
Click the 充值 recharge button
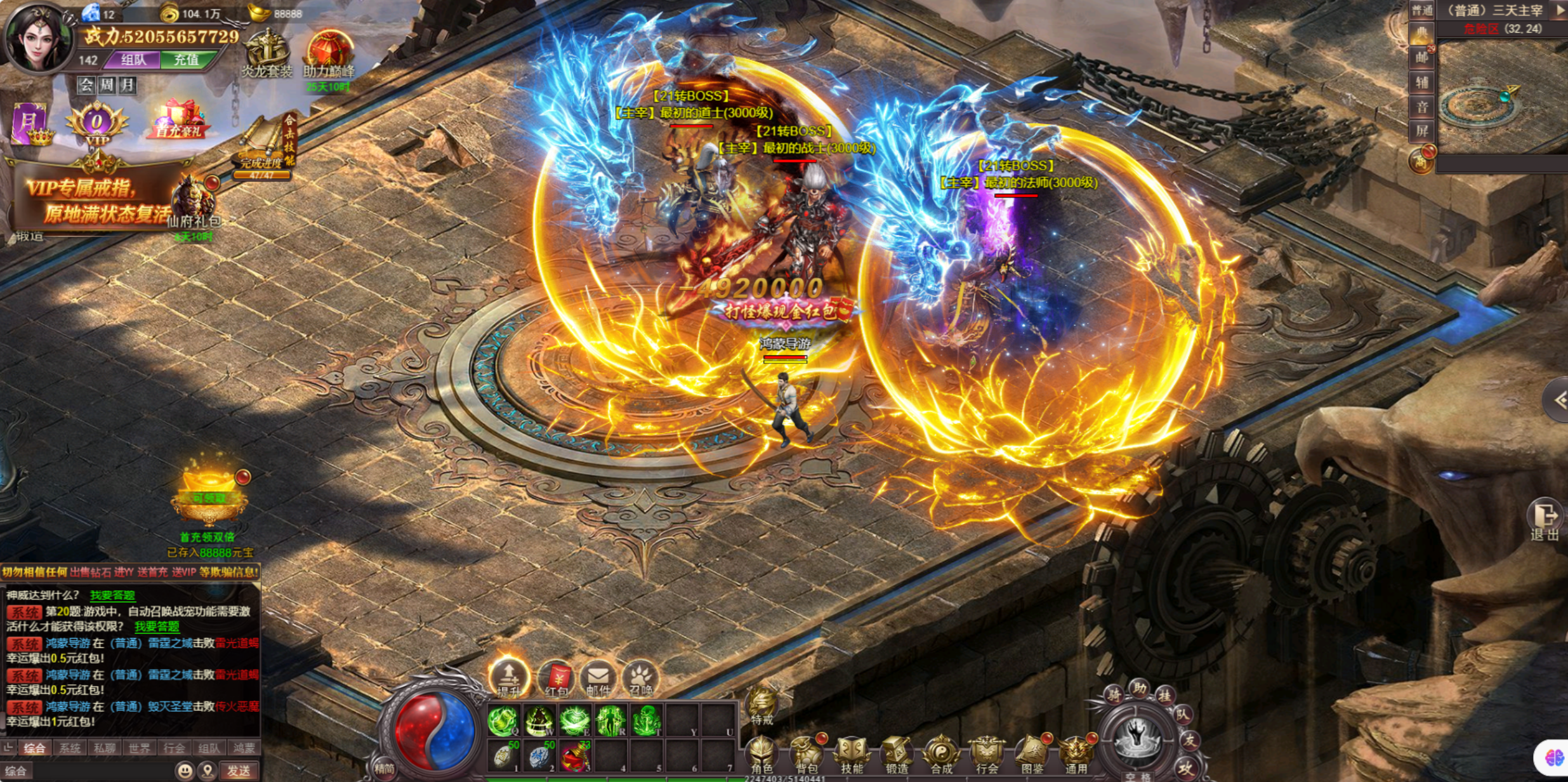point(187,60)
